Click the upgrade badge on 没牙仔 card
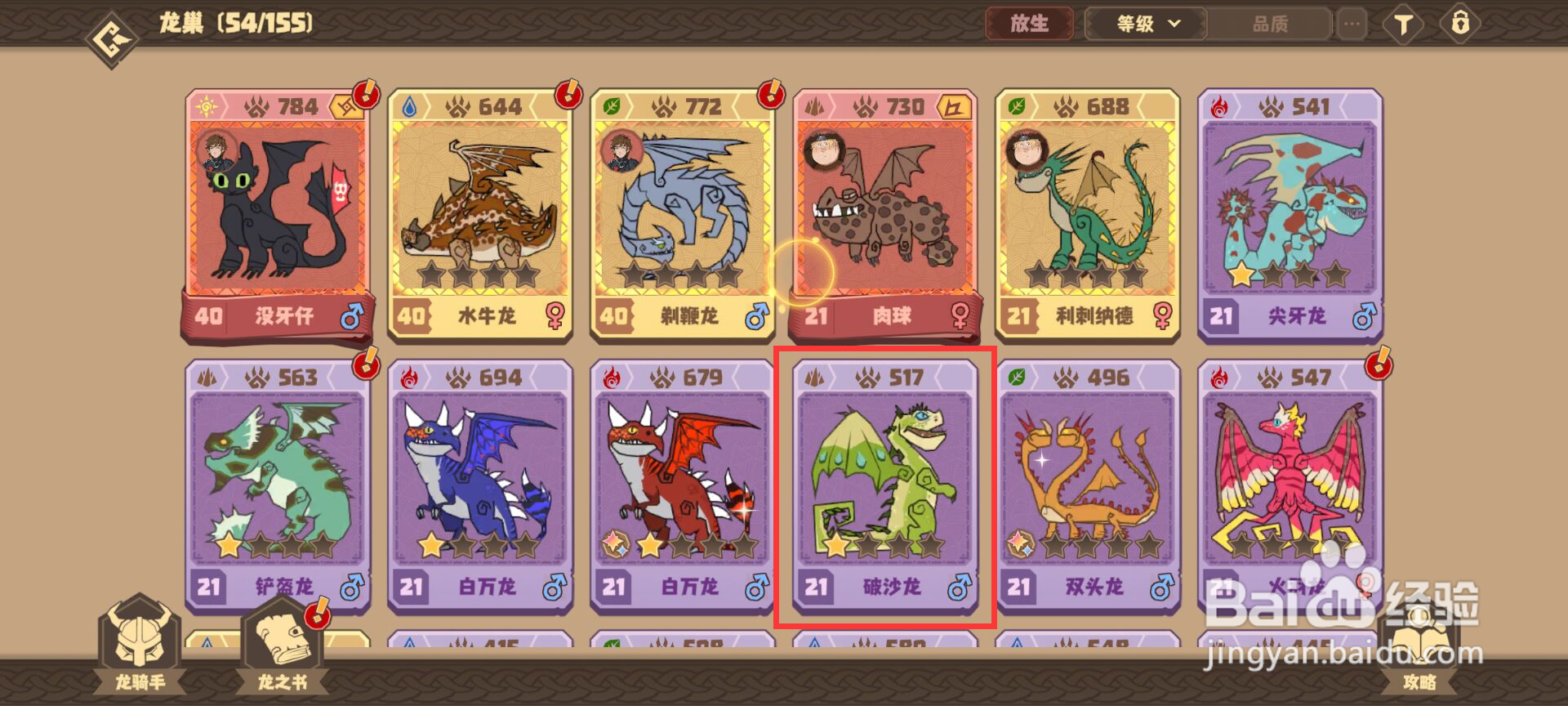The image size is (1568, 706). click(x=365, y=95)
